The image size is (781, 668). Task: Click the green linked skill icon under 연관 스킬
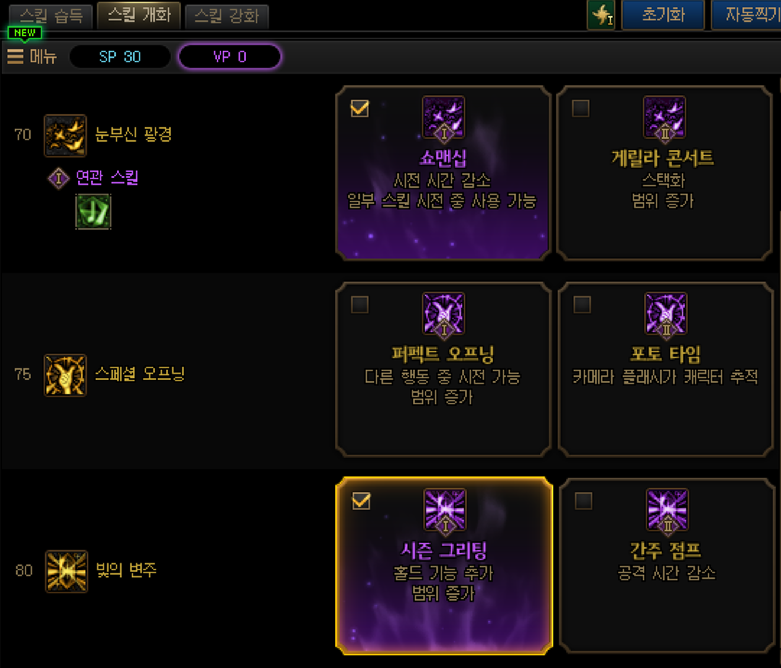tap(93, 212)
